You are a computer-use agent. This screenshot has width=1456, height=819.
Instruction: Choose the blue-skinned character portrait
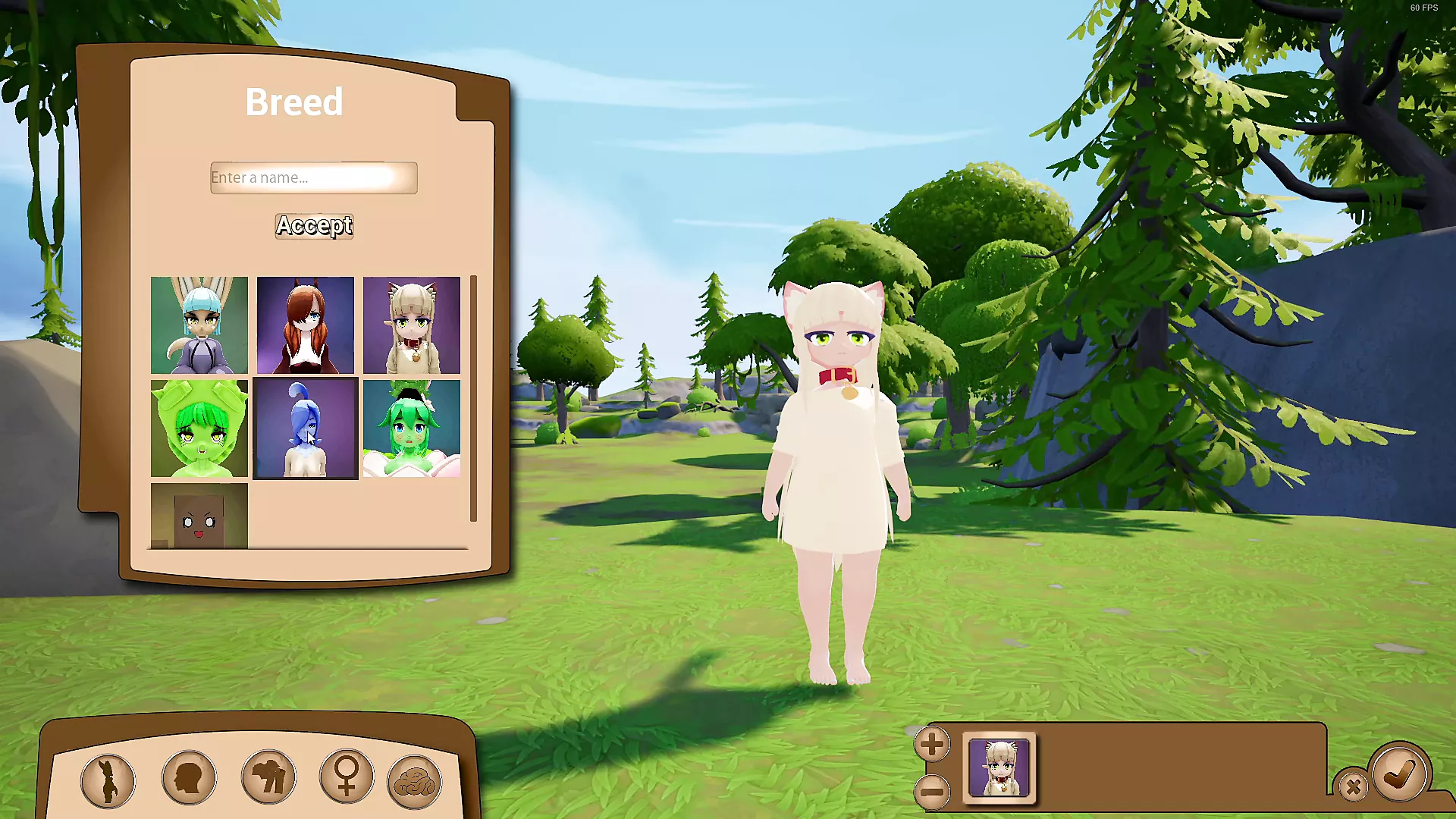tap(305, 428)
